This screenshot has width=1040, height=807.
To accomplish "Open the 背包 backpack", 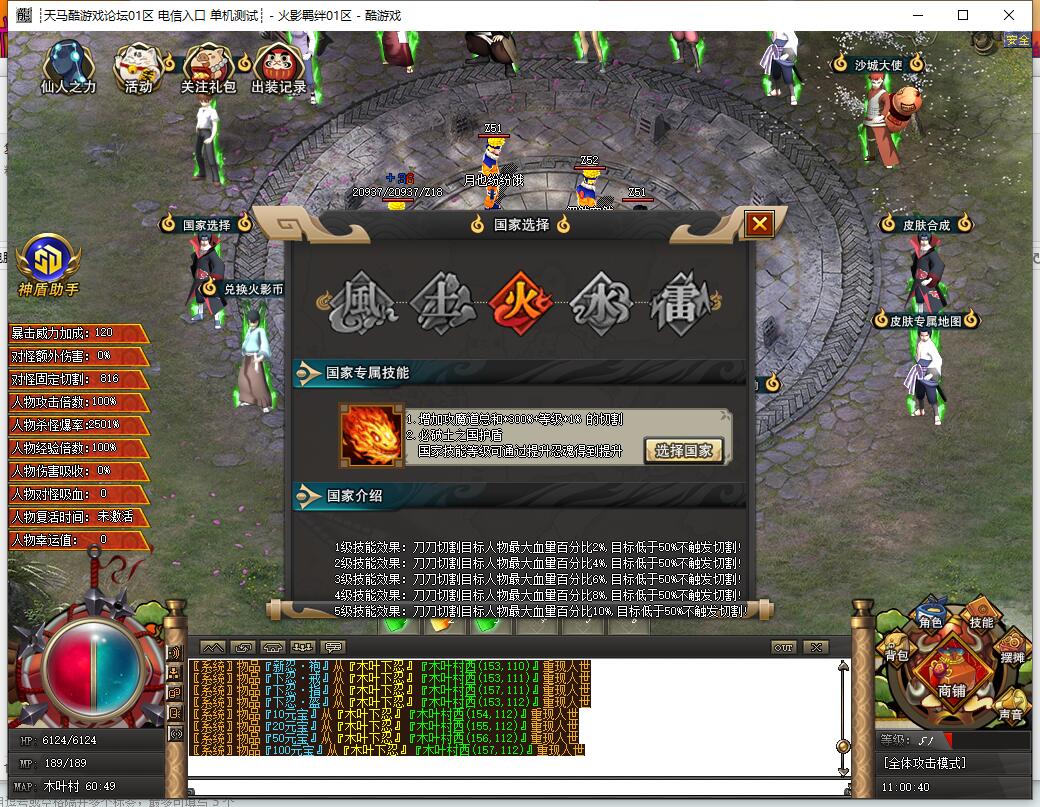I will pos(897,652).
